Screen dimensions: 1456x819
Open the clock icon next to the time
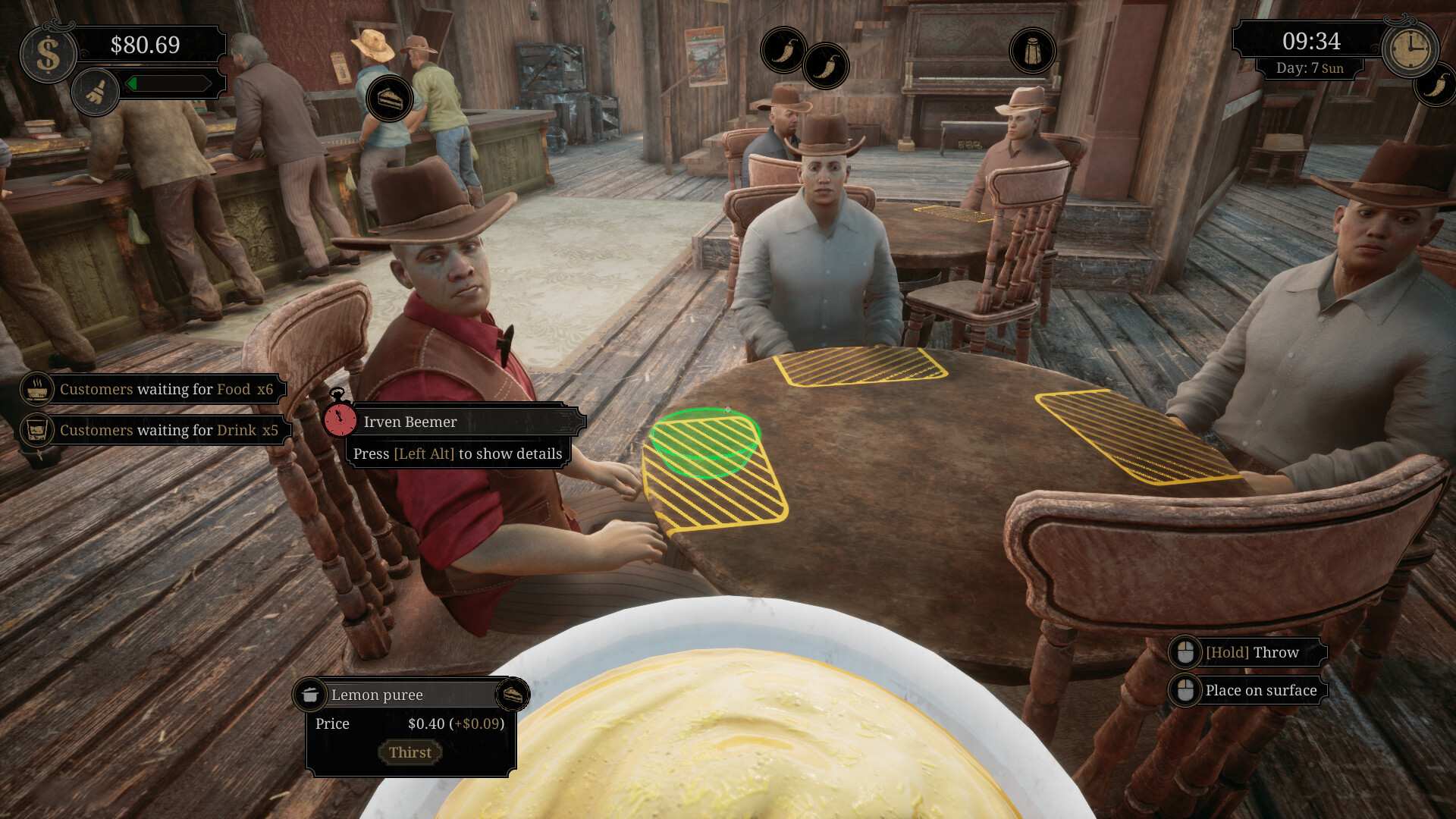pyautogui.click(x=1411, y=49)
